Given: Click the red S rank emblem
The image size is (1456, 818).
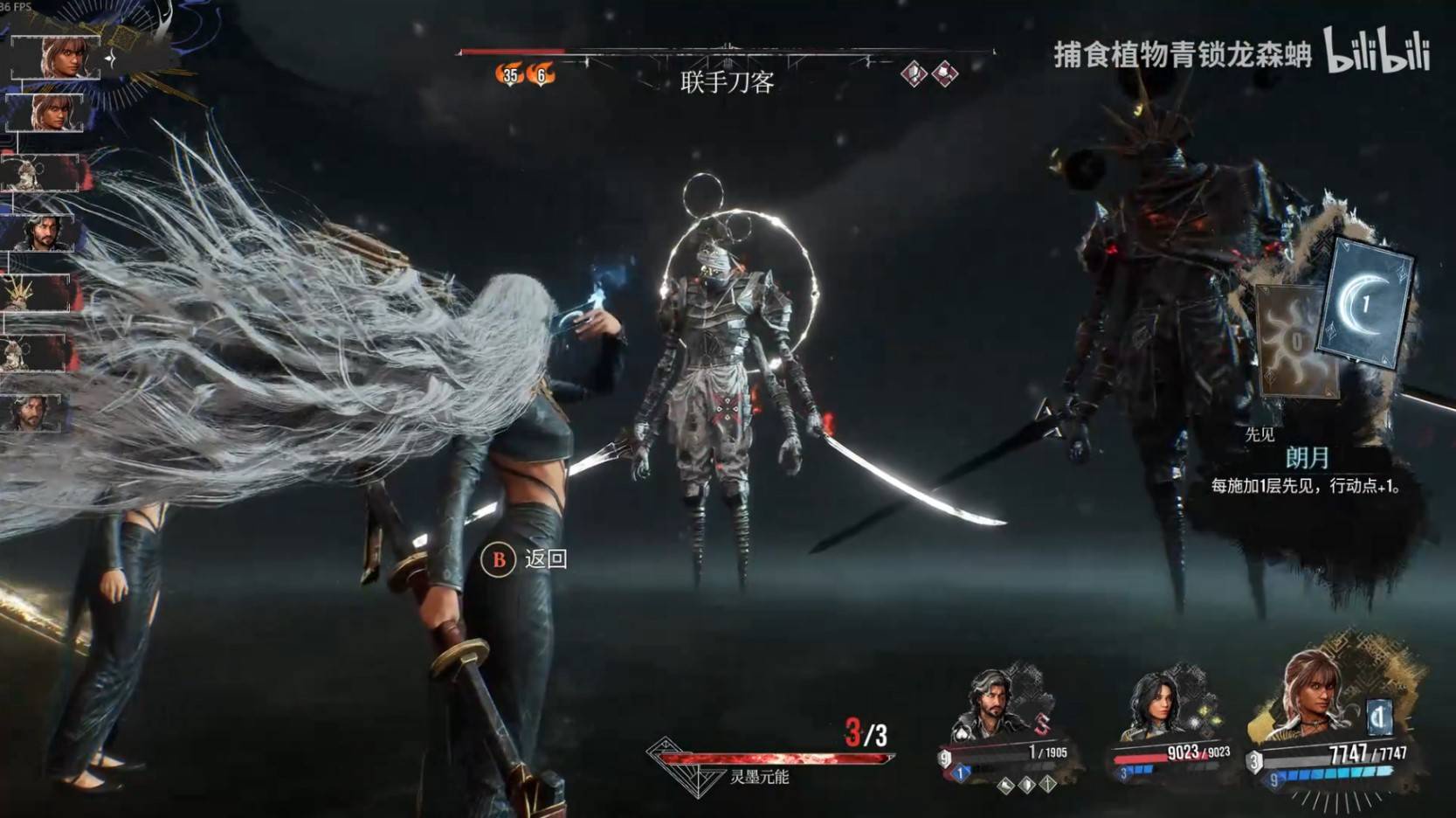Looking at the screenshot, I should tap(1041, 724).
